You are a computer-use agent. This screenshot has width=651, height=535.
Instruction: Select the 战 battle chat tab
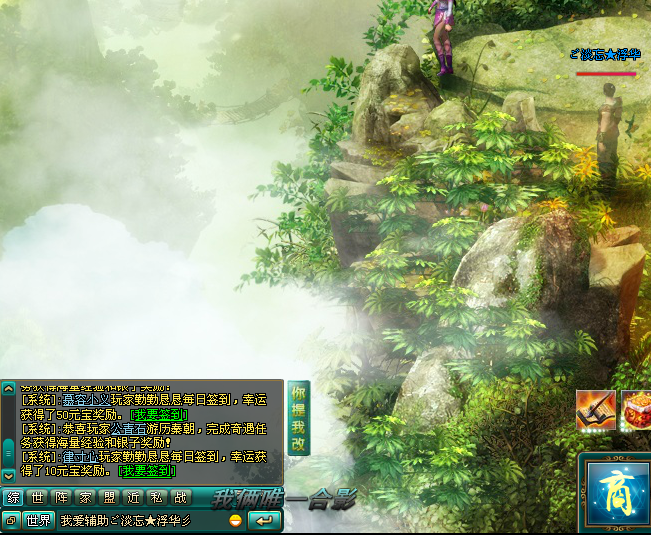pos(180,497)
